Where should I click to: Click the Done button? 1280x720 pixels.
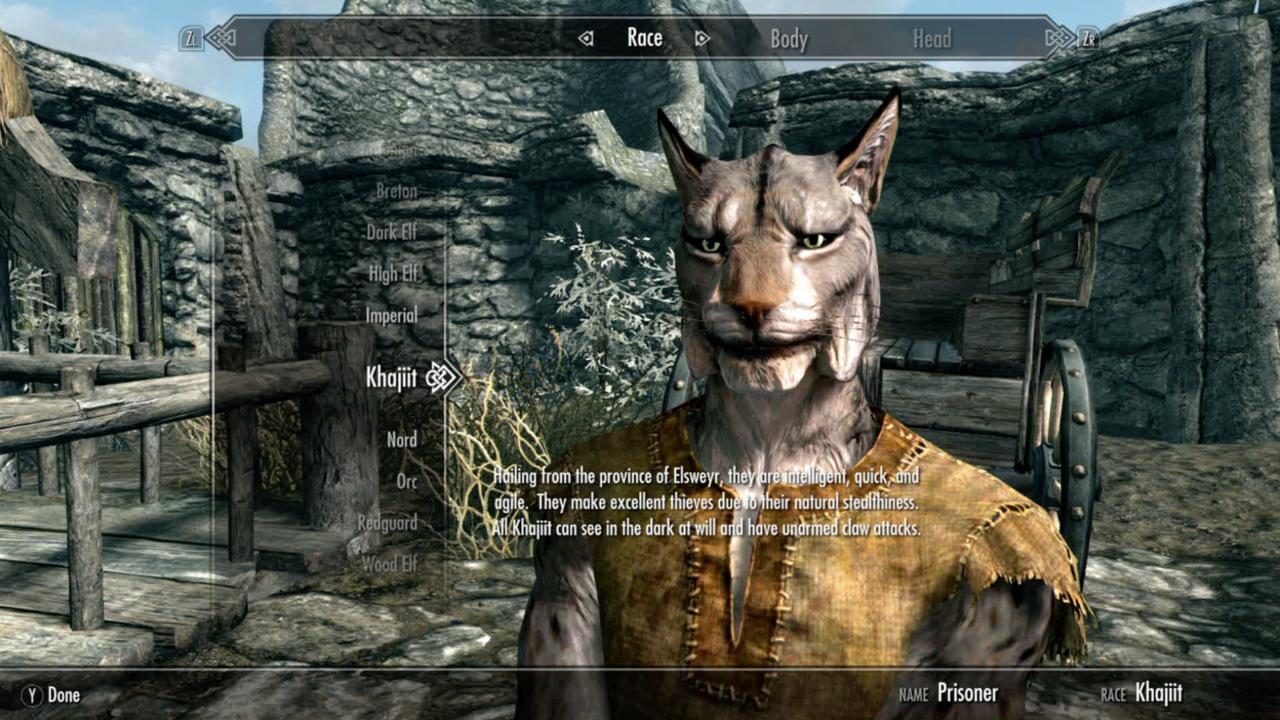coord(49,694)
